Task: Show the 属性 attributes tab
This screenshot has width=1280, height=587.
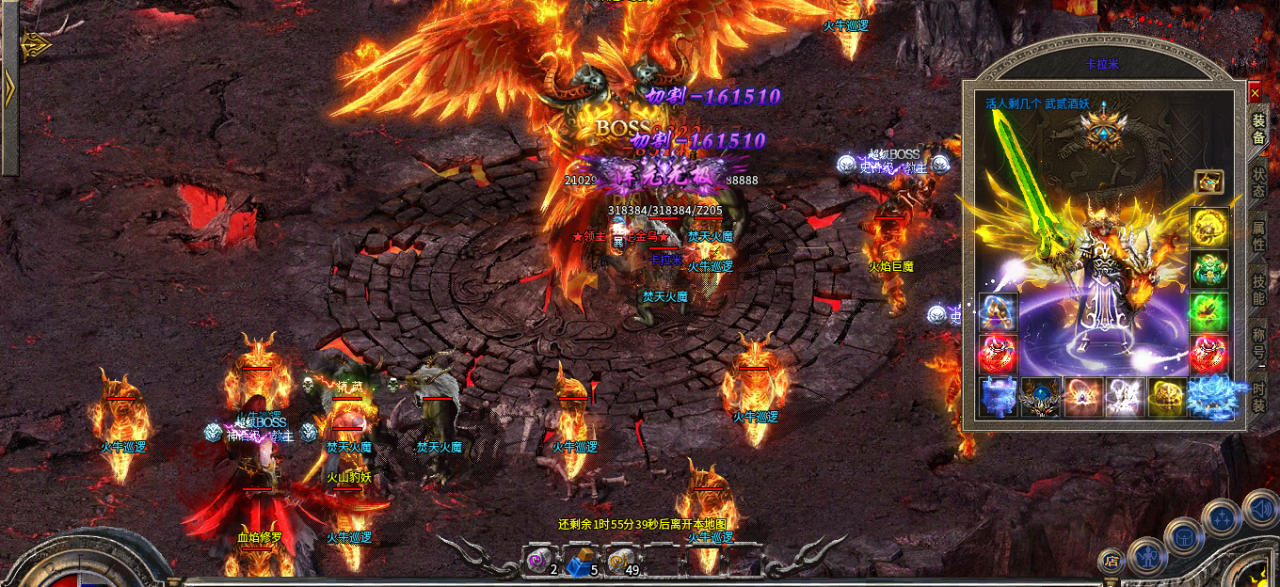Action: 1259,237
